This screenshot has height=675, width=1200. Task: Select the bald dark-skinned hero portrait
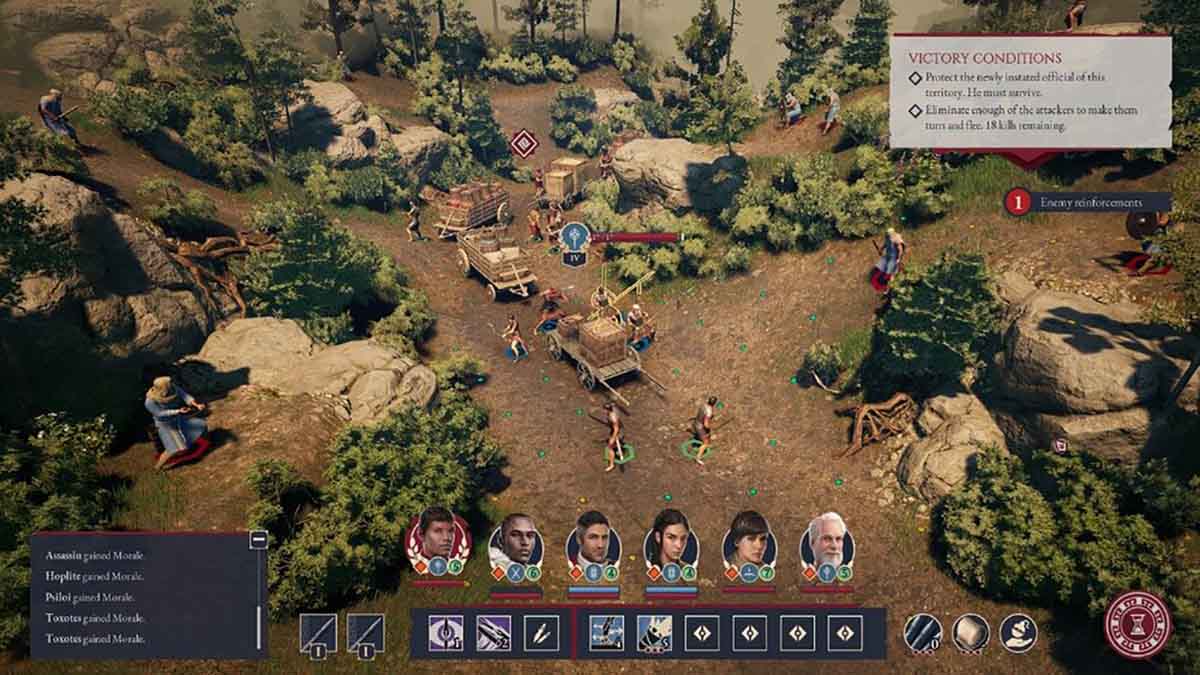[515, 541]
